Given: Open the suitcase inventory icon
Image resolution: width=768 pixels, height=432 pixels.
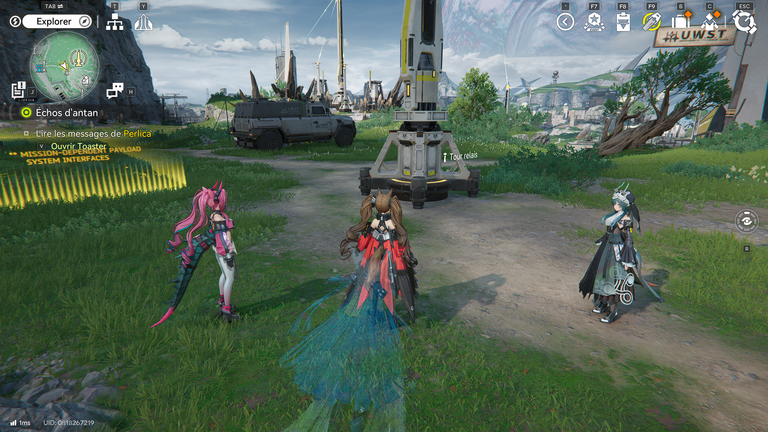Looking at the screenshot, I should click(x=680, y=22).
